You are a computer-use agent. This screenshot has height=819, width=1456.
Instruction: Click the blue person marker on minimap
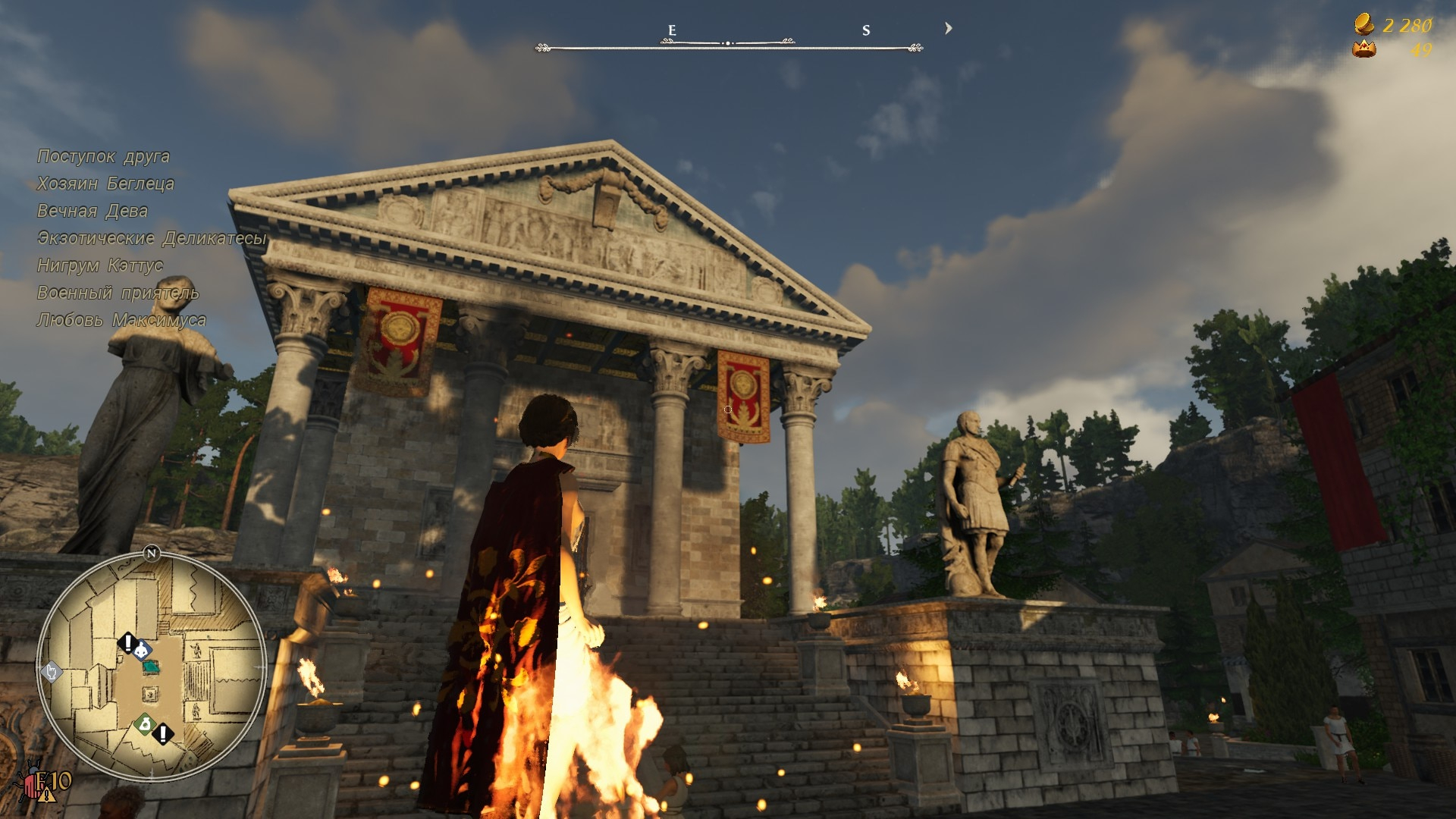click(142, 649)
